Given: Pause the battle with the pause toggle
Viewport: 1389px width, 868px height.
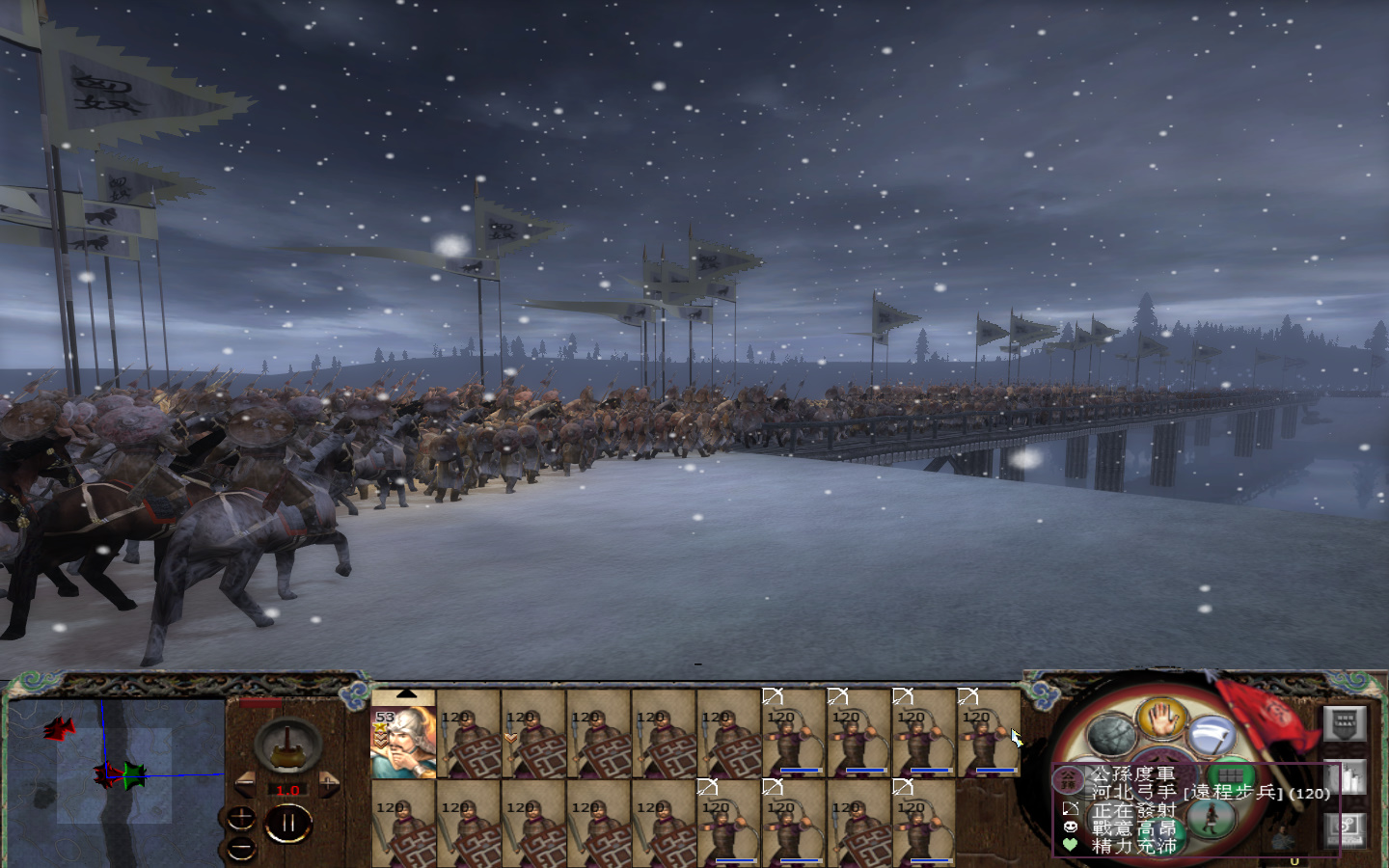Looking at the screenshot, I should pos(288,821).
